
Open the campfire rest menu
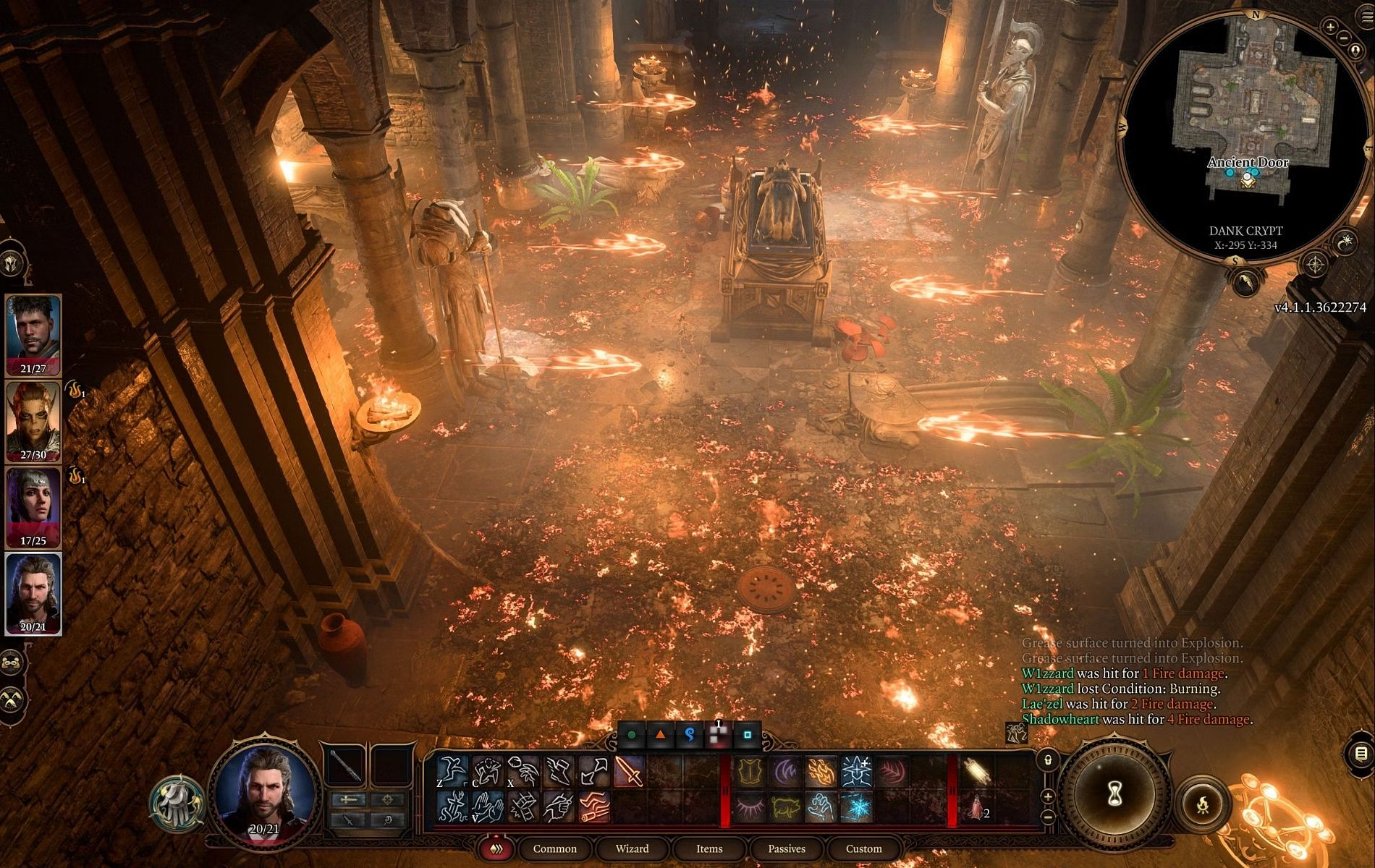click(1203, 803)
